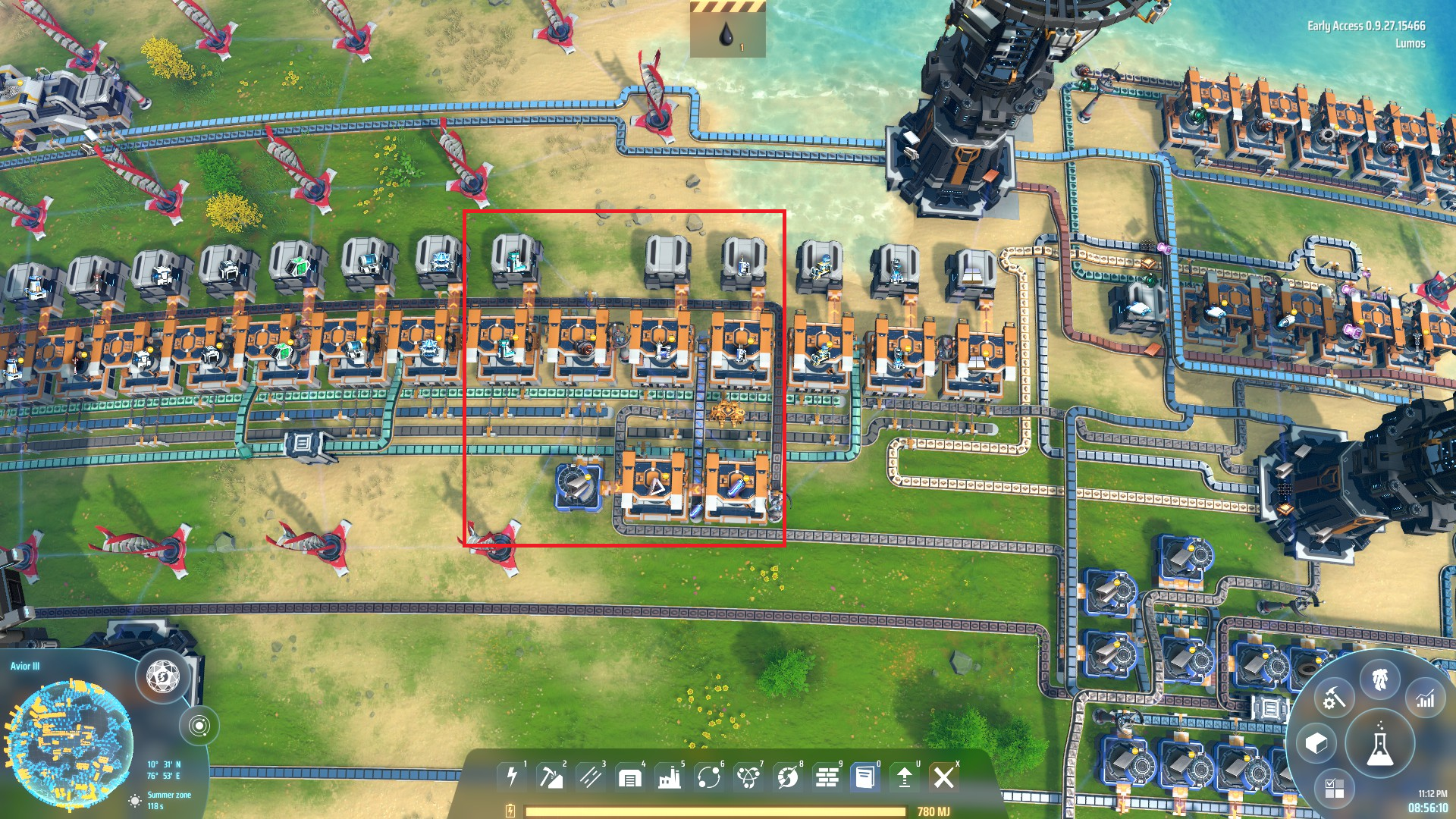Open the mecha panel icon

(1380, 678)
